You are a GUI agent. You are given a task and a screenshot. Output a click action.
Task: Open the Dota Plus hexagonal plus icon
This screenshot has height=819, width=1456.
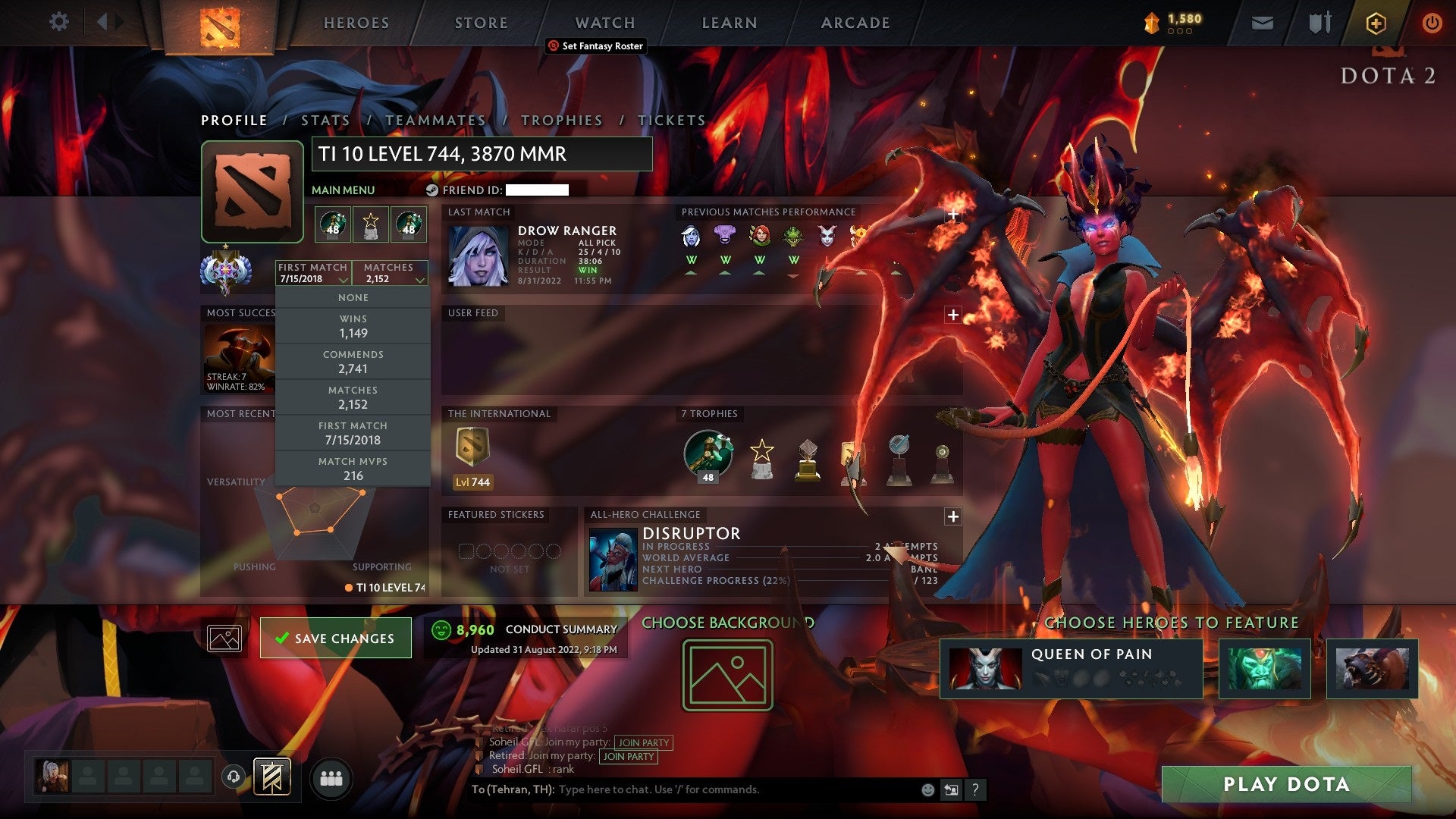click(x=1376, y=23)
